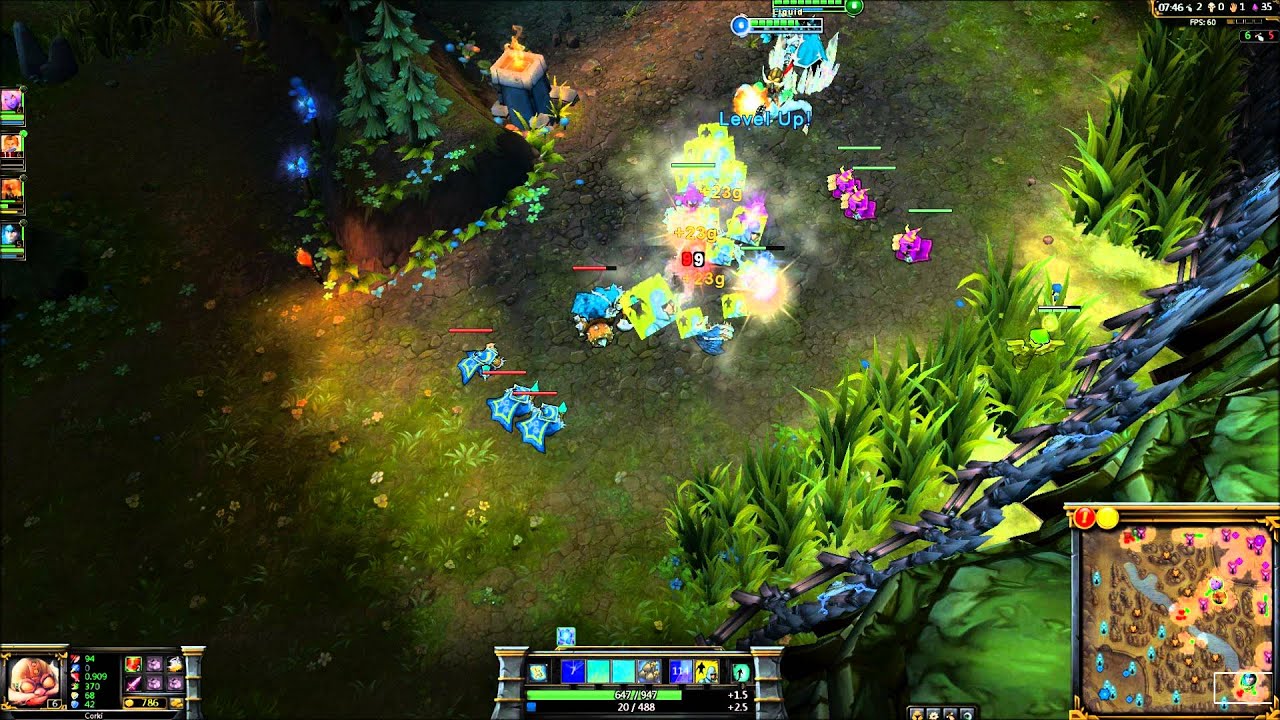Image resolution: width=1280 pixels, height=720 pixels.
Task: Click the summoner spell on cooldown
Action: tap(680, 672)
